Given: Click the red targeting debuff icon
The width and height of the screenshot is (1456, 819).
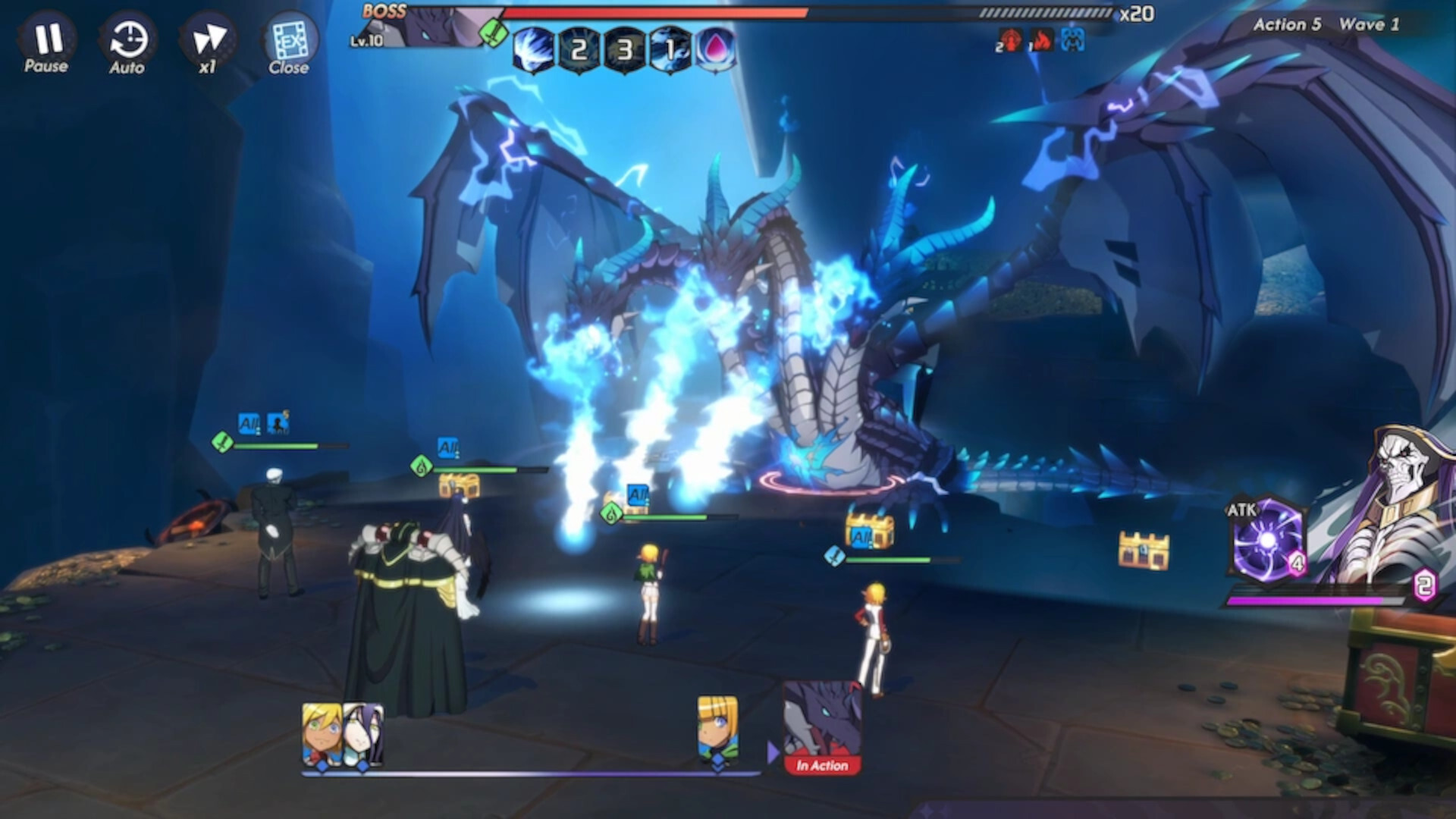Looking at the screenshot, I should click(1010, 39).
